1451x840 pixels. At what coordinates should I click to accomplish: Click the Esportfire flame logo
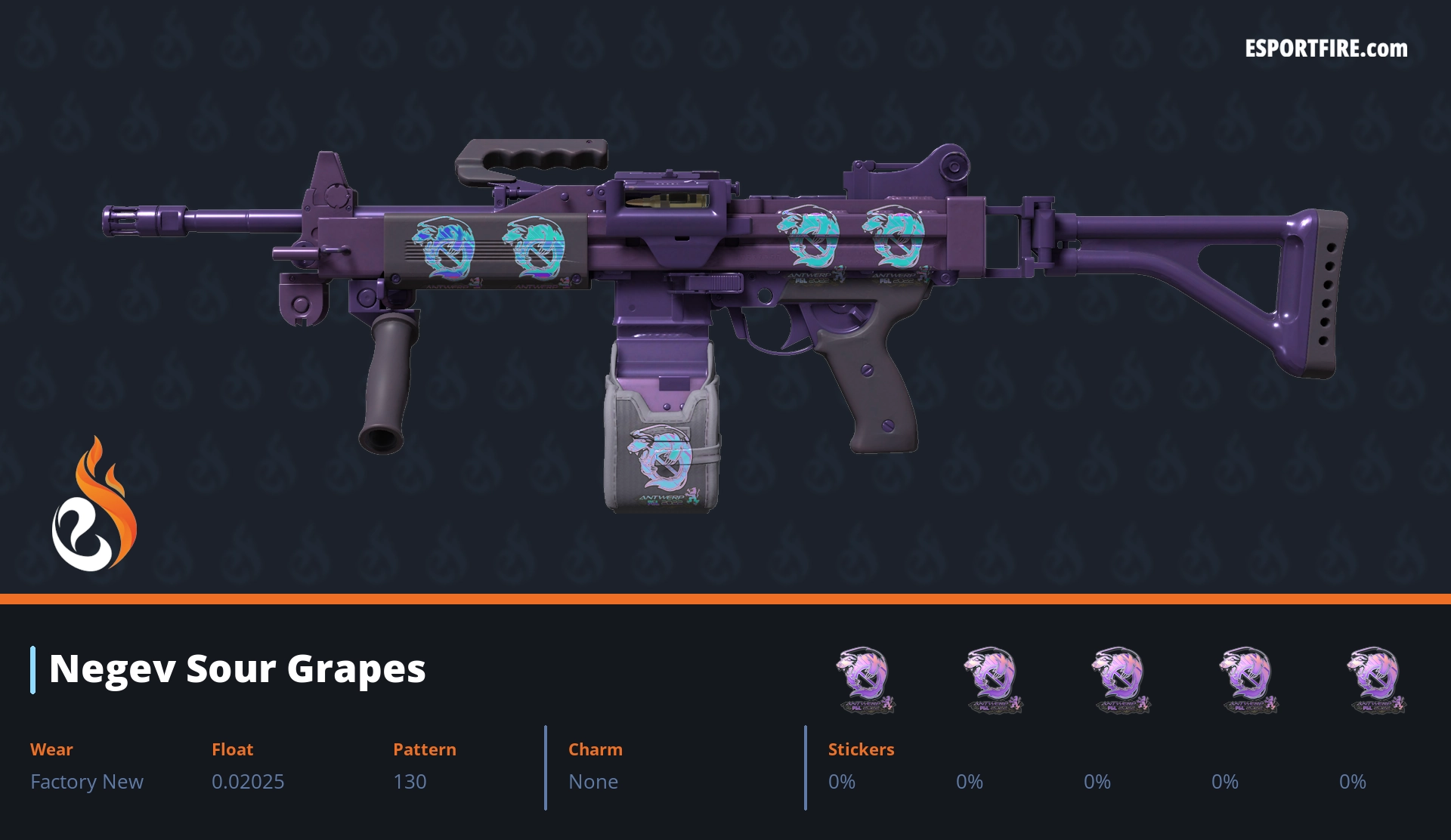pyautogui.click(x=94, y=505)
